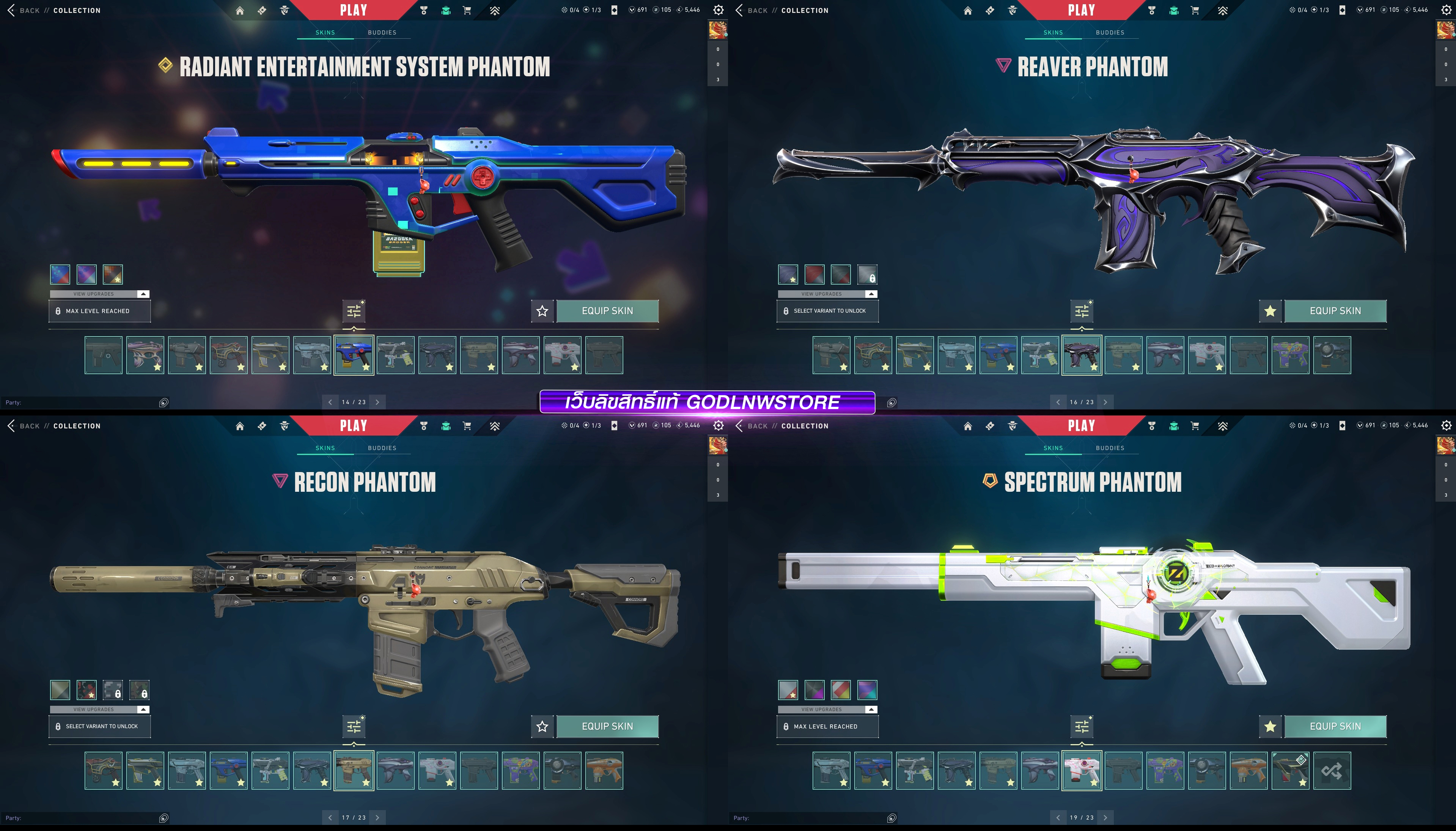Image resolution: width=1456 pixels, height=831 pixels.
Task: Toggle the favorite star beside Reaver Phantom's Equip button
Action: pos(1270,311)
